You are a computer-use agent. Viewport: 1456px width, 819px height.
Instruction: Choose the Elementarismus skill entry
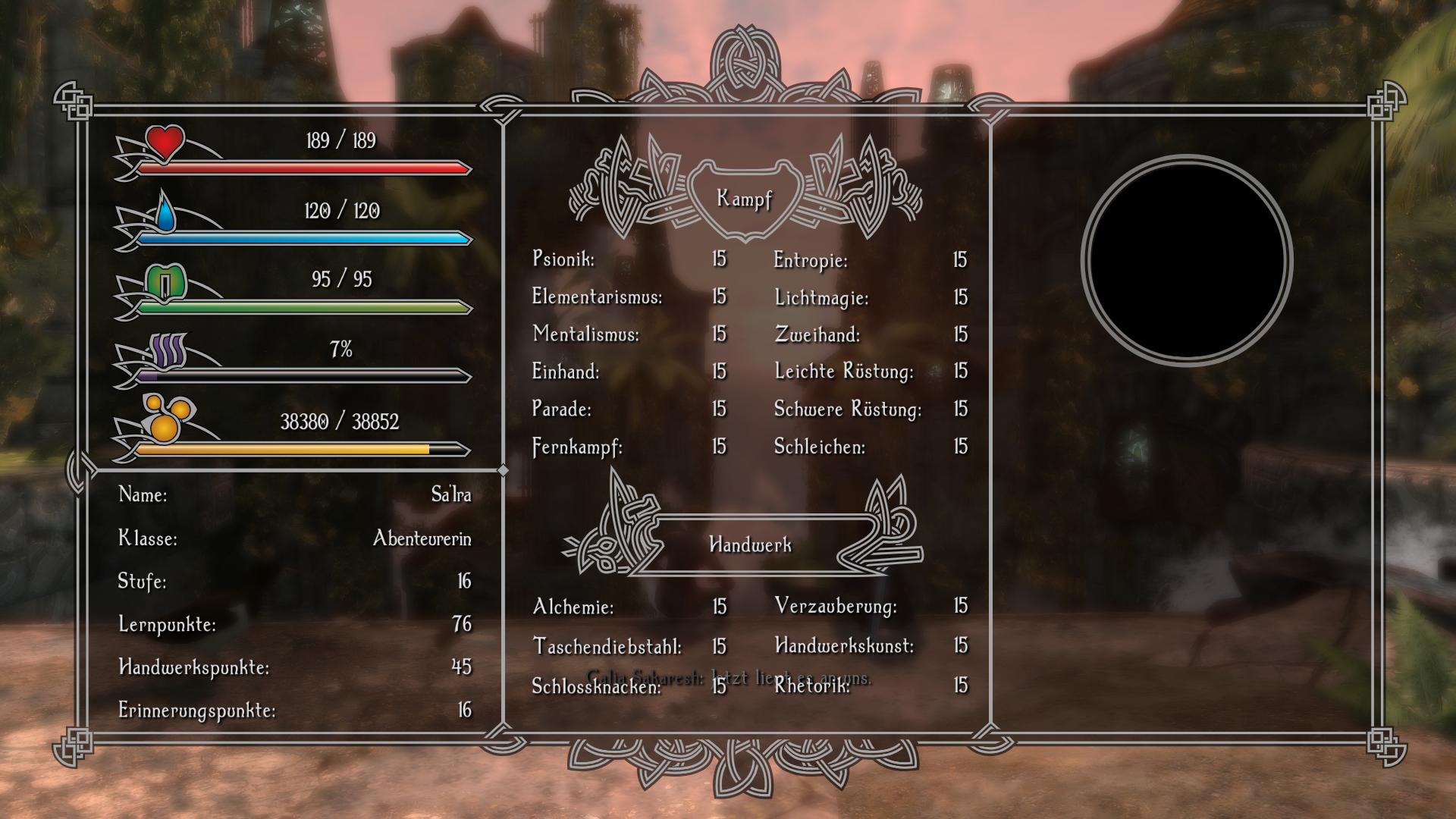(x=597, y=297)
